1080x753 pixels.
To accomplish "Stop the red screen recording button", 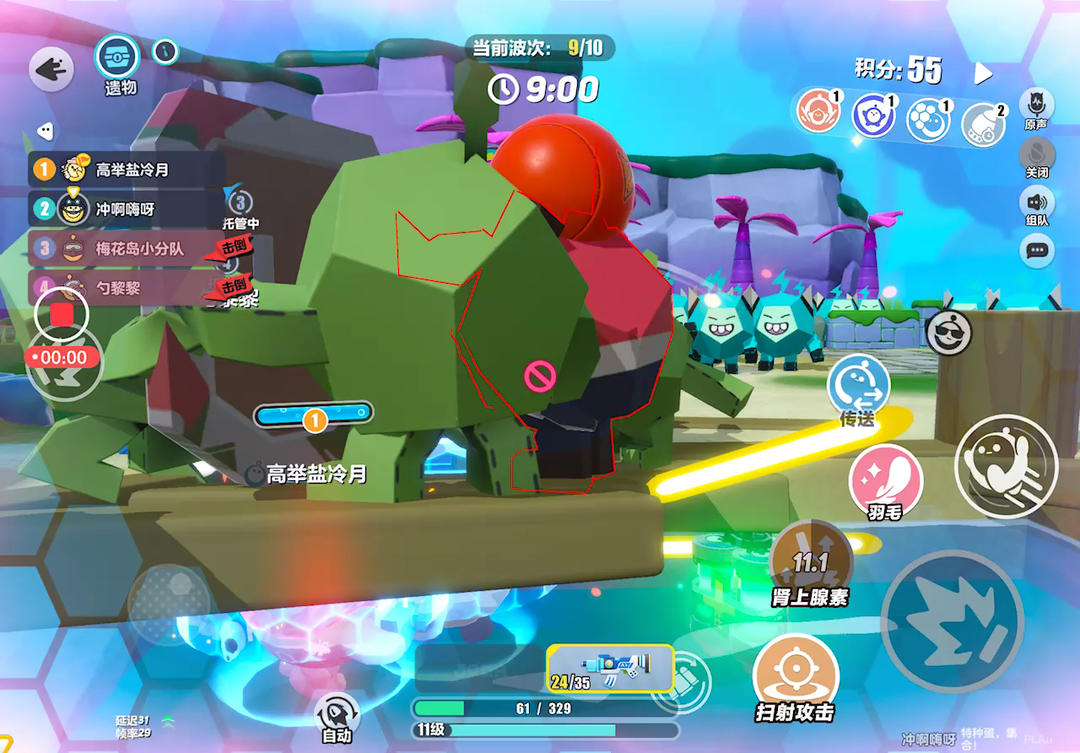I will pyautogui.click(x=62, y=314).
